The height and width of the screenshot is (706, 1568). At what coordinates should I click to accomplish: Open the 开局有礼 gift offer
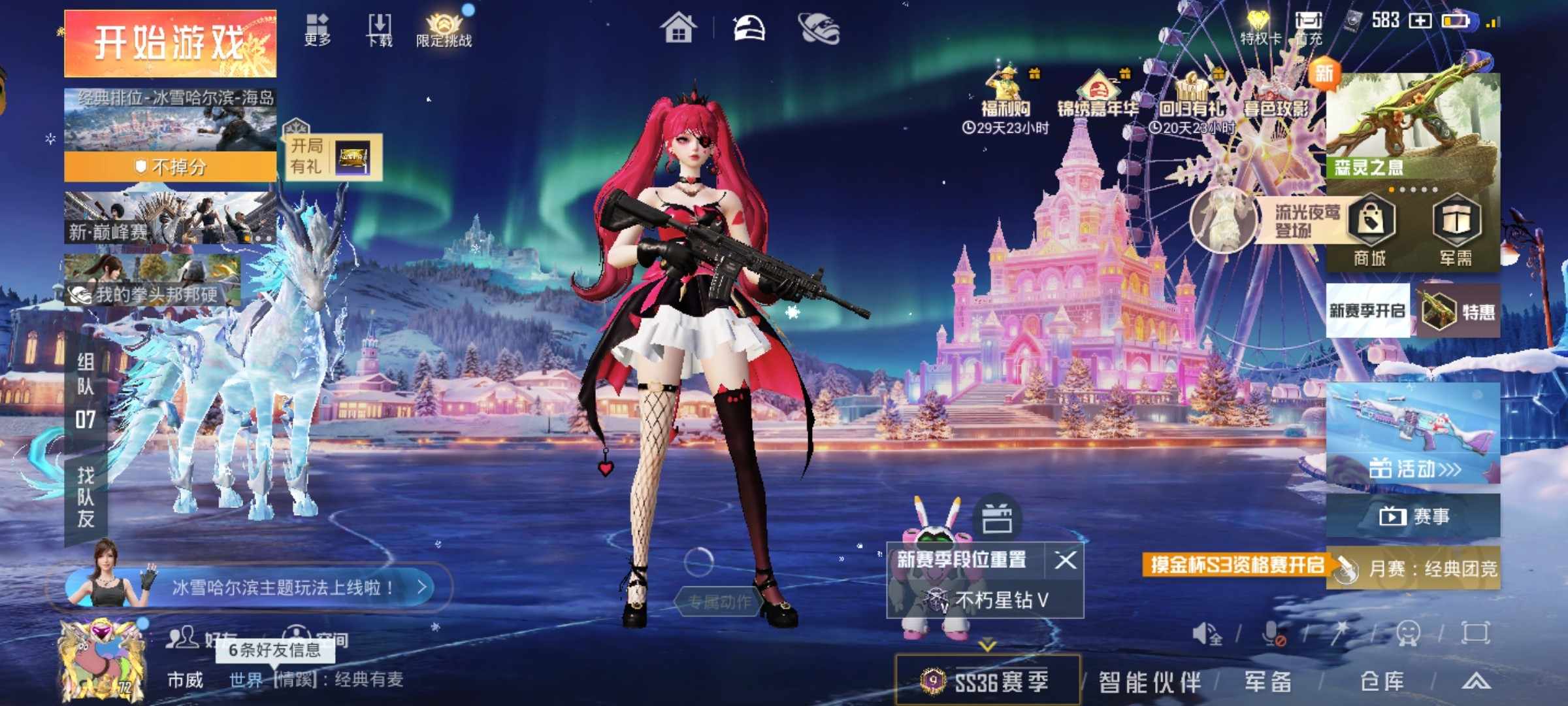pos(333,157)
